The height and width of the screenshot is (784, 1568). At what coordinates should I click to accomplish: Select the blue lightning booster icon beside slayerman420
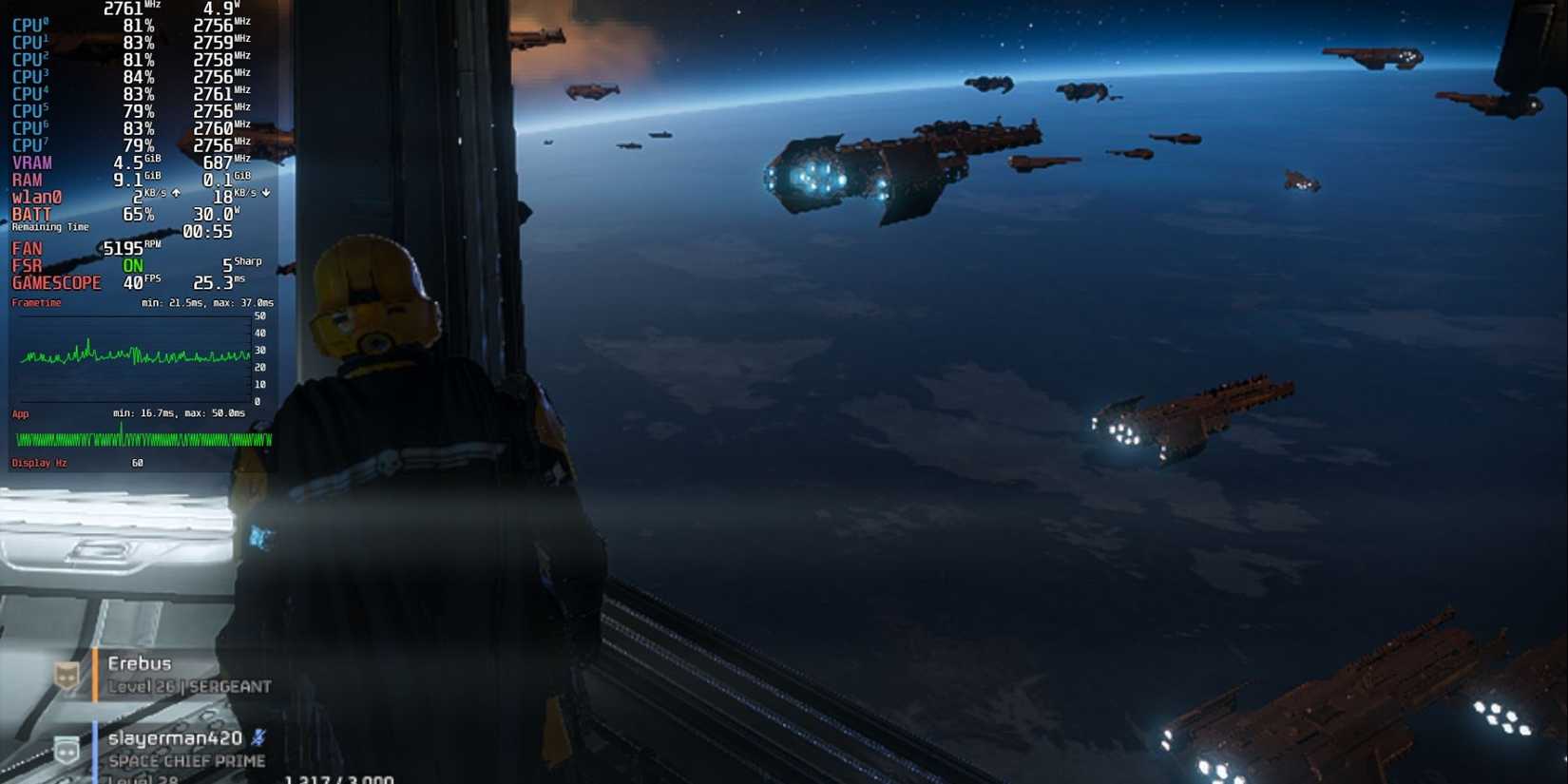[258, 736]
